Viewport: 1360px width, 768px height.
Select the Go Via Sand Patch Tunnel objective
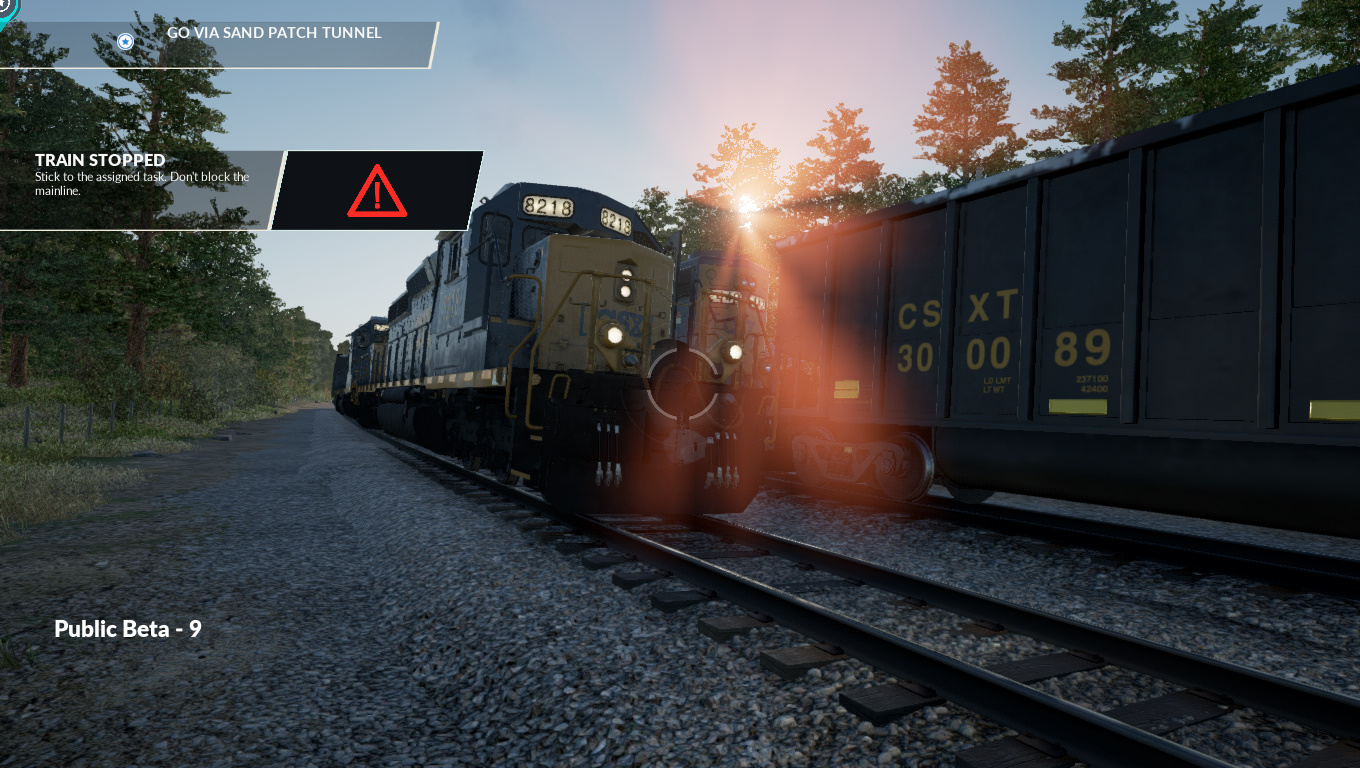click(x=273, y=33)
